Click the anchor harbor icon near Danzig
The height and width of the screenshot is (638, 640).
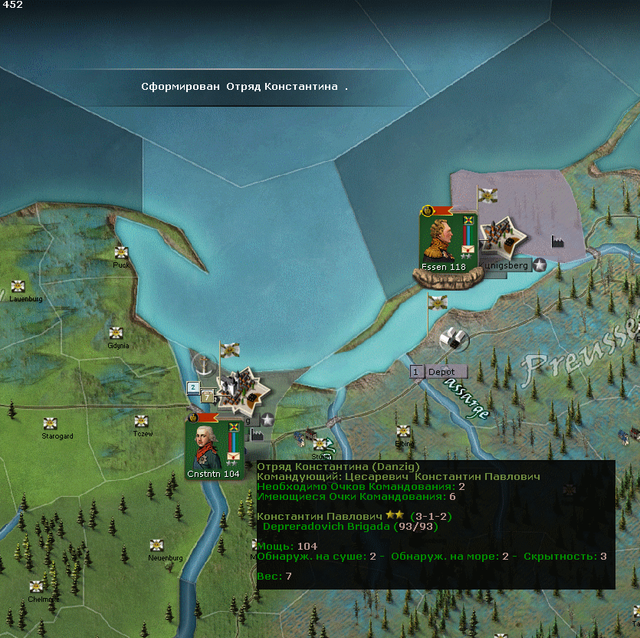point(205,364)
